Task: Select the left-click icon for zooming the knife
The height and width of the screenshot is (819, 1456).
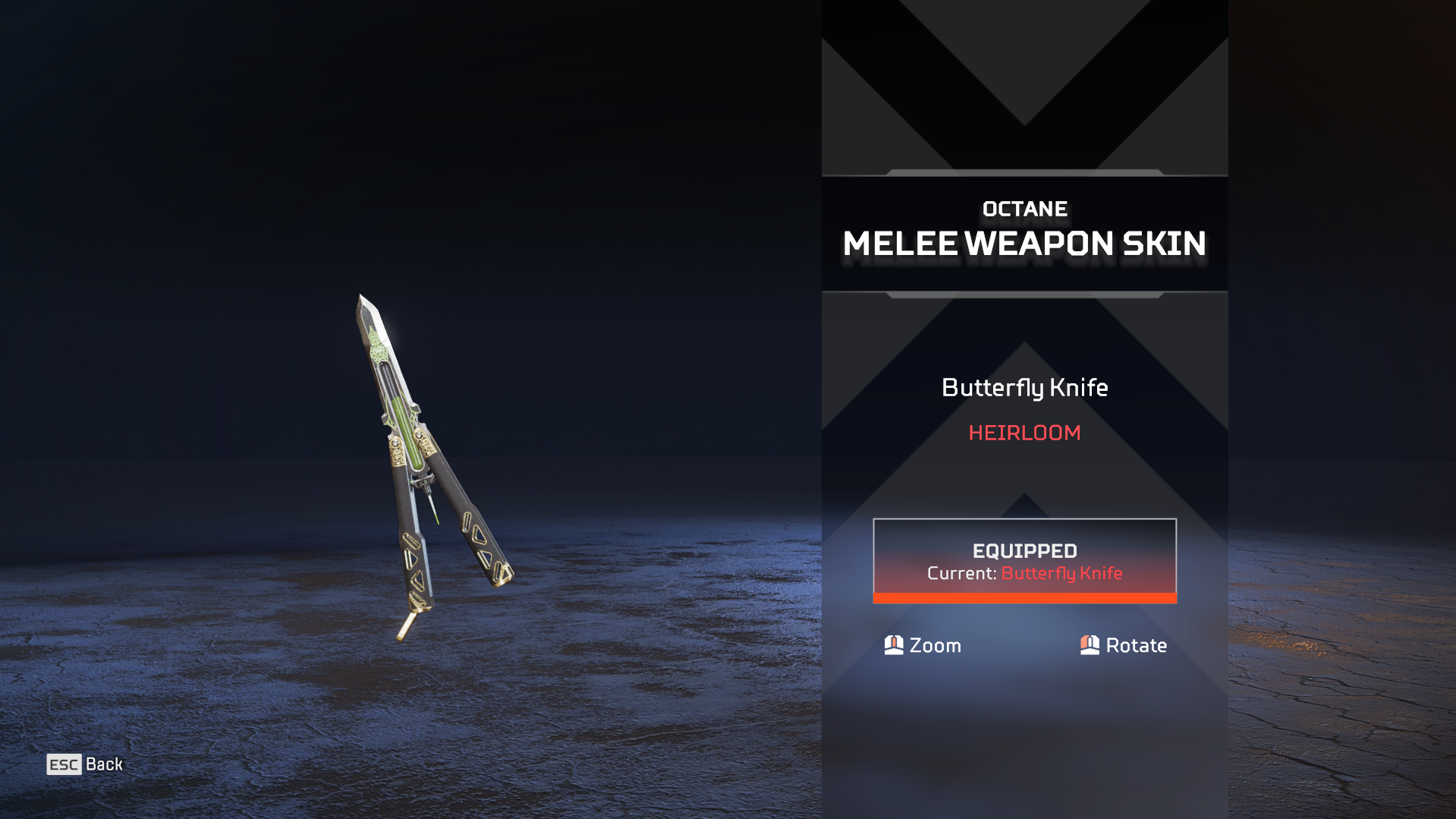Action: tap(893, 645)
